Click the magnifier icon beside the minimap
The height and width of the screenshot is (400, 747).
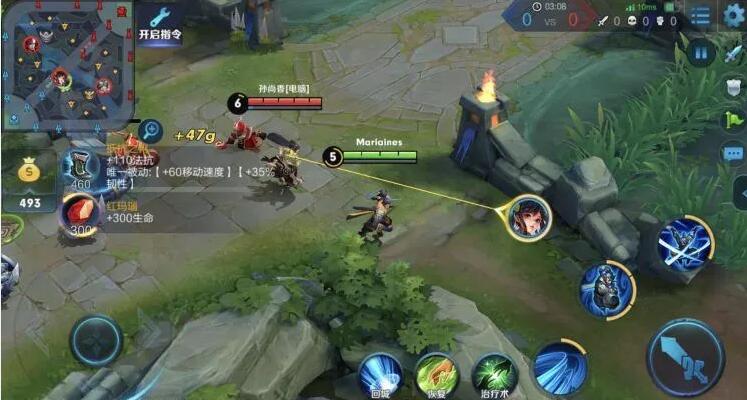pyautogui.click(x=150, y=130)
